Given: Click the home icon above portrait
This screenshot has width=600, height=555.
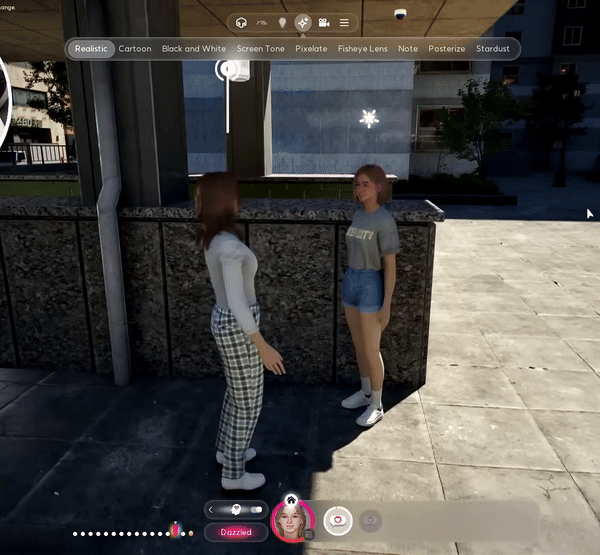Looking at the screenshot, I should 291,499.
